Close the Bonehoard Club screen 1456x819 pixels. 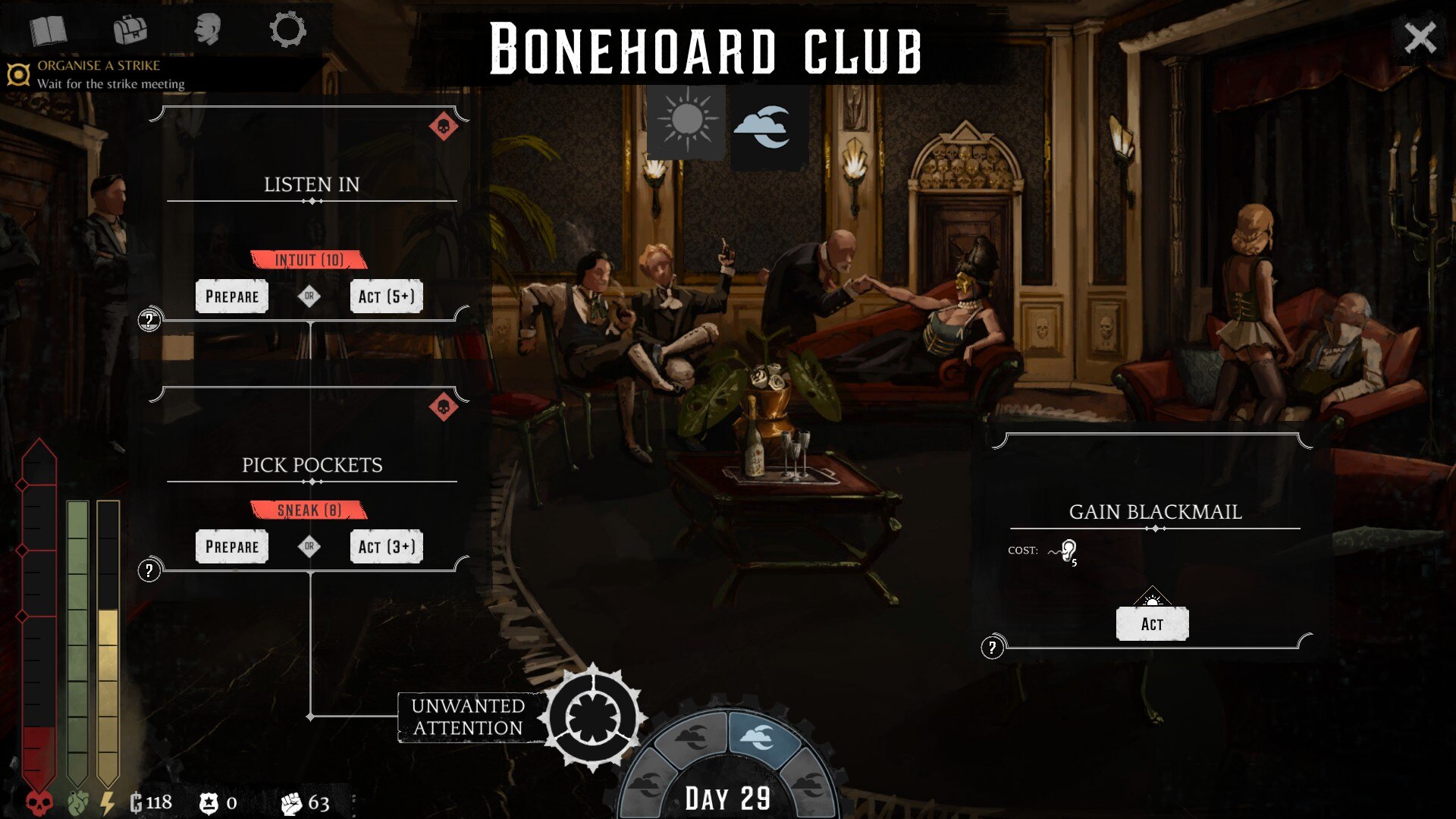click(x=1420, y=37)
